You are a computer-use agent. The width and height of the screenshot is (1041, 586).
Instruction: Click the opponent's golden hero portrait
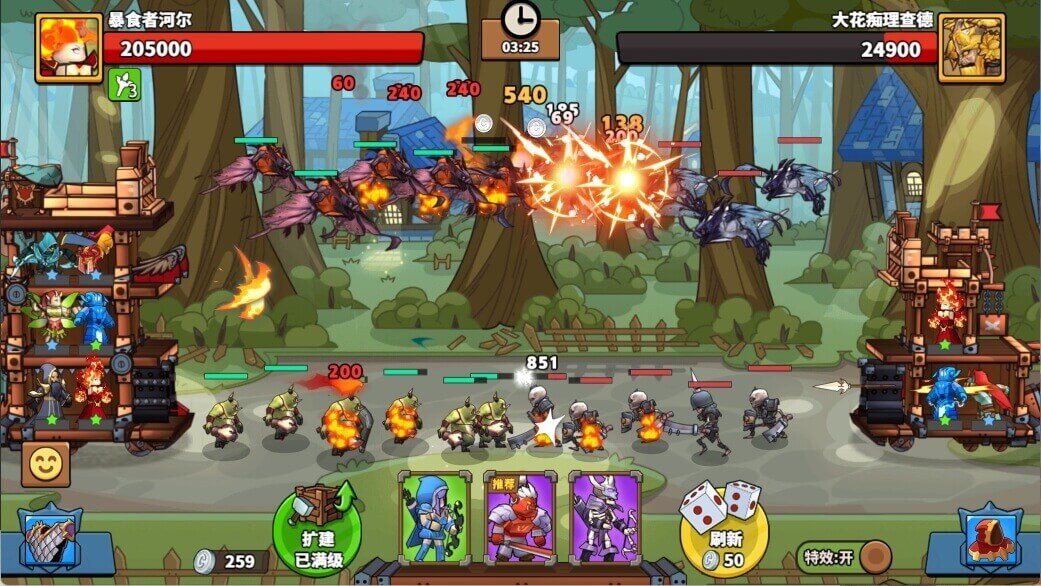(970, 47)
